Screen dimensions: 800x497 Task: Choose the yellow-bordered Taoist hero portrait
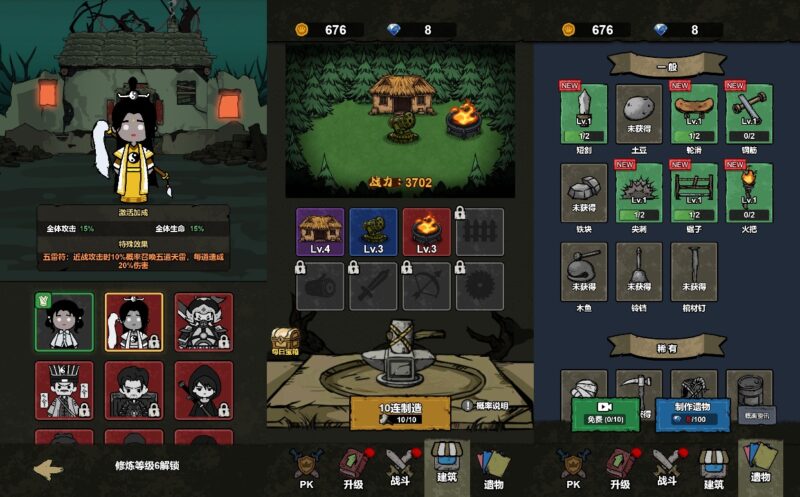pyautogui.click(x=134, y=322)
